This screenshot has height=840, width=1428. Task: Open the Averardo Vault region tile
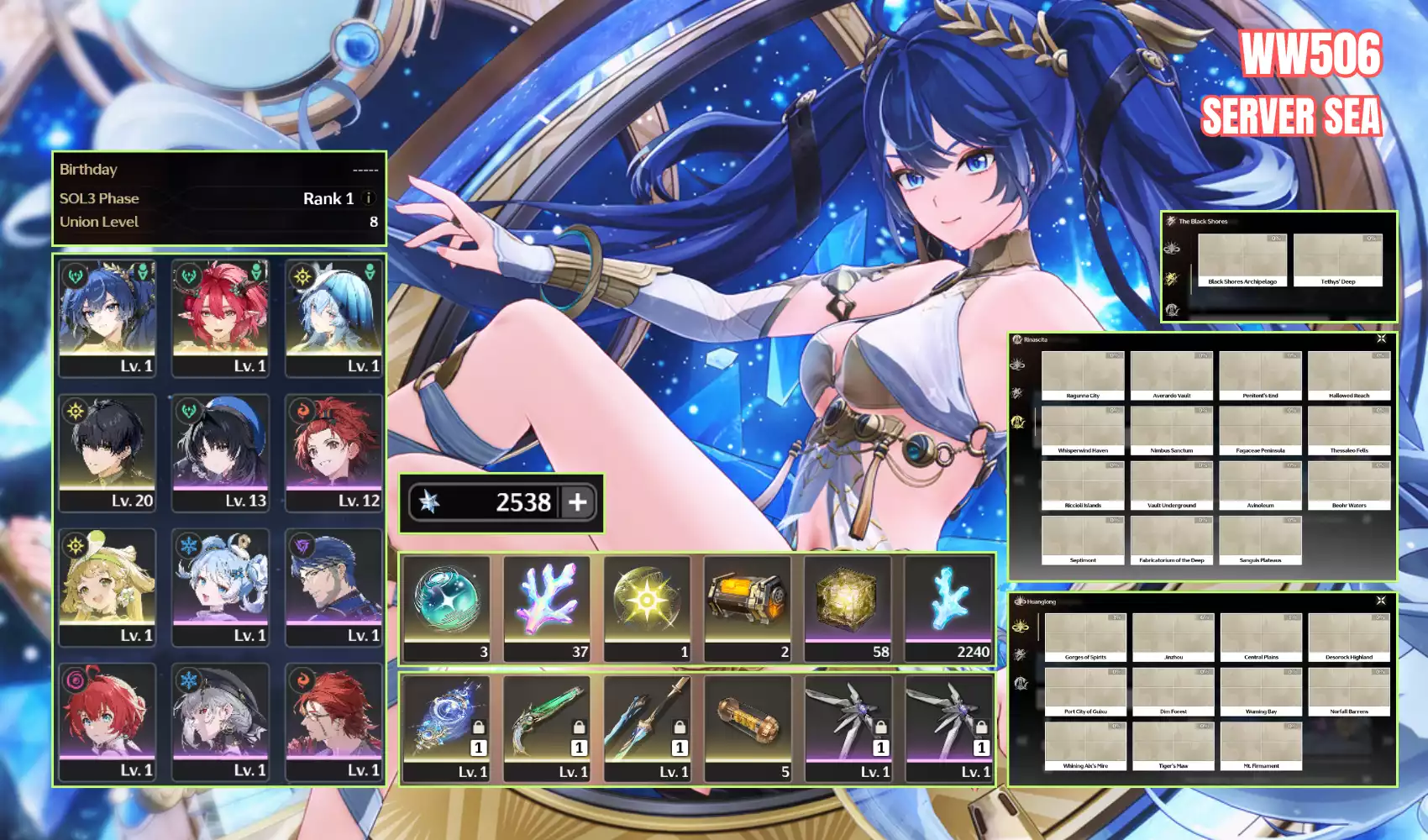pyautogui.click(x=1171, y=375)
